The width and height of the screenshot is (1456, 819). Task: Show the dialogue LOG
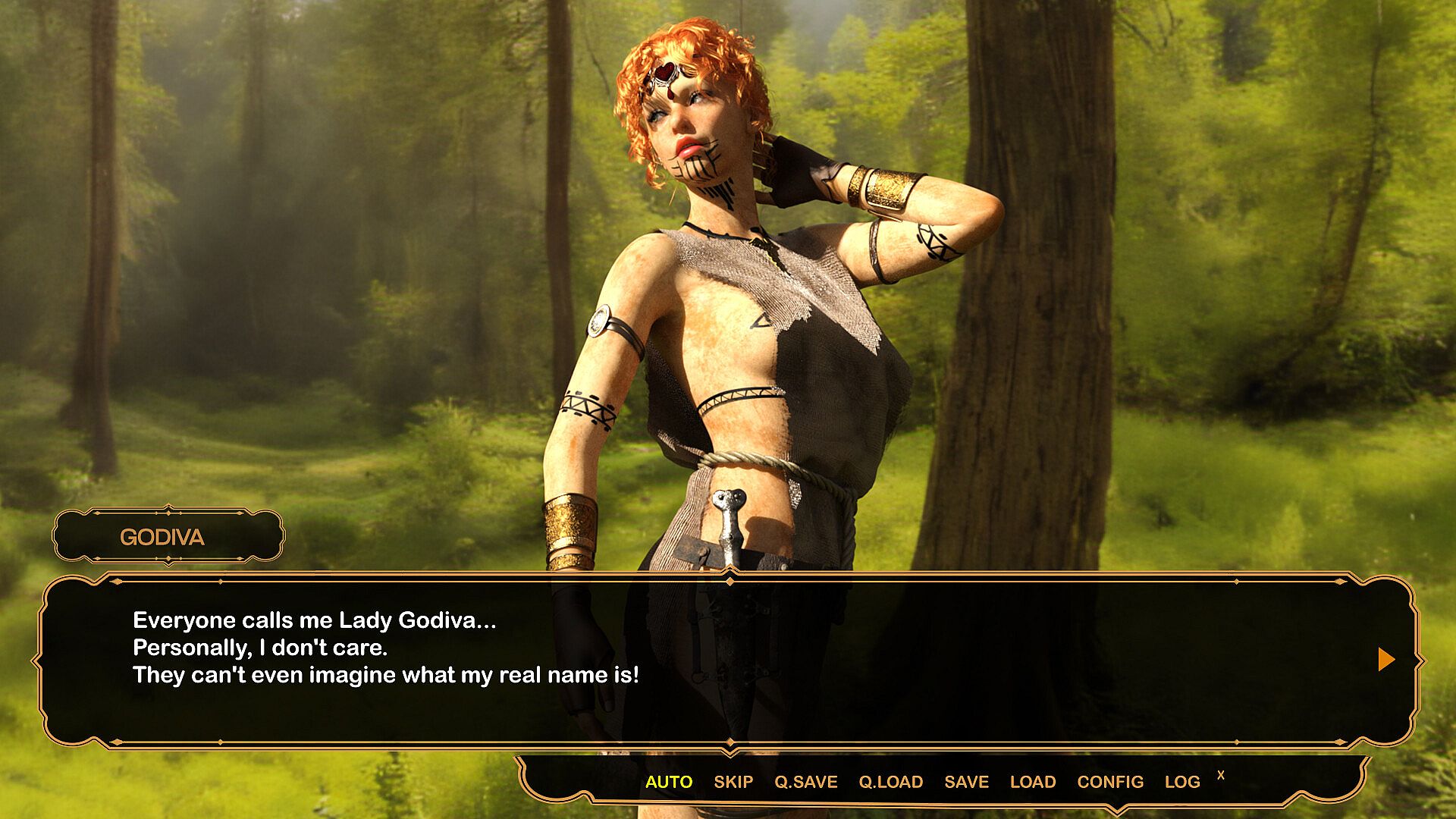click(x=1181, y=782)
